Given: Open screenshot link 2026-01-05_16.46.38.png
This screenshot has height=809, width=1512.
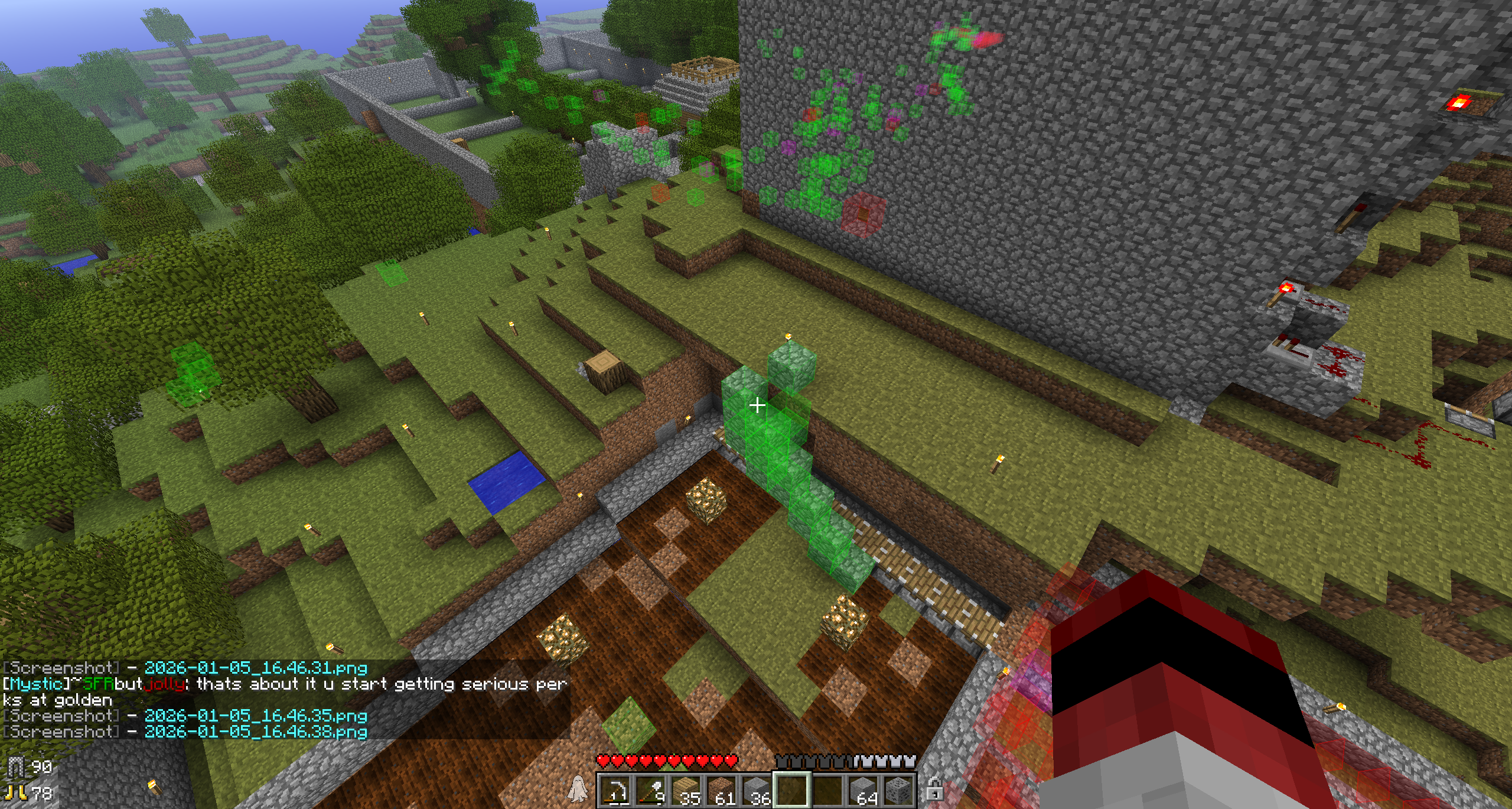Looking at the screenshot, I should [x=256, y=732].
